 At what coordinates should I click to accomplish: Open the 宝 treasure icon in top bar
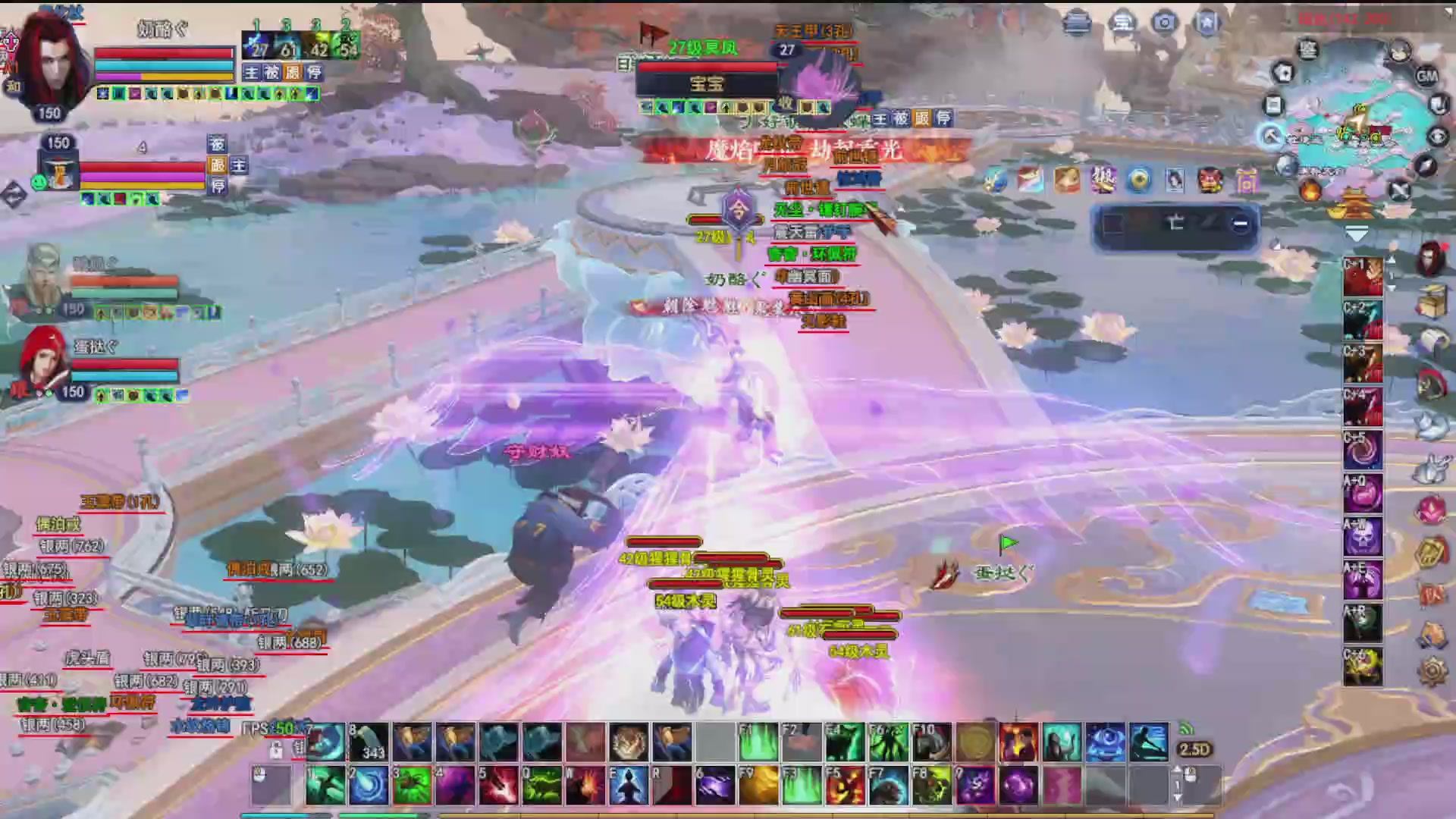[x=1121, y=23]
